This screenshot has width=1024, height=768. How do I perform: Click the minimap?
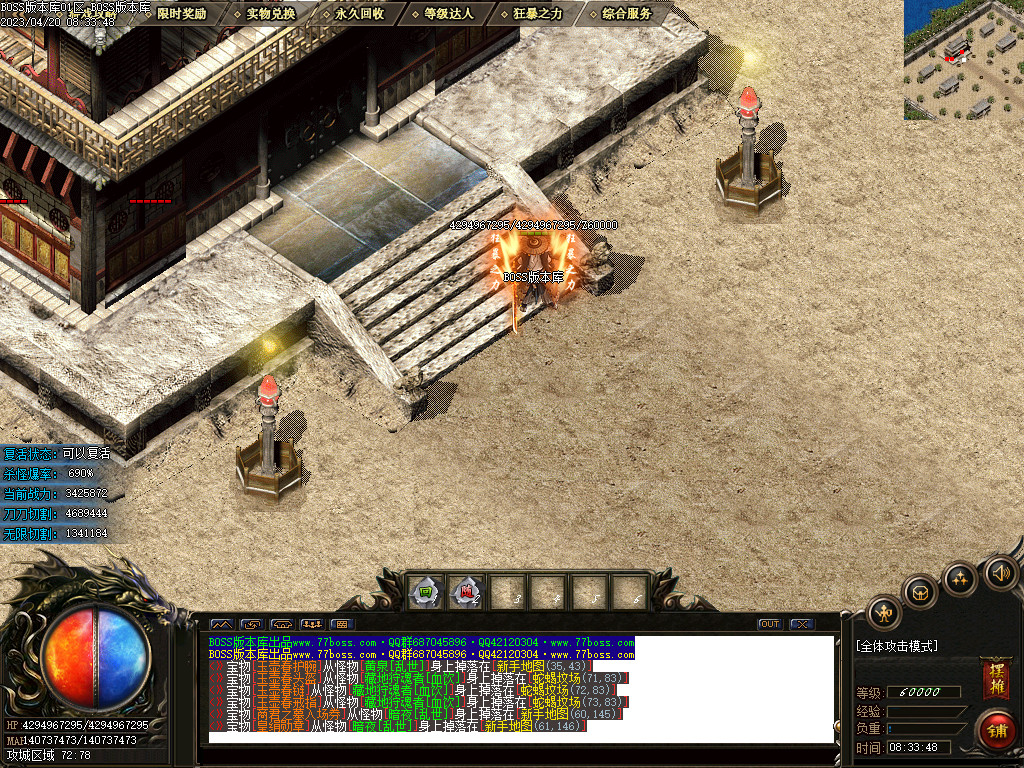(x=963, y=60)
